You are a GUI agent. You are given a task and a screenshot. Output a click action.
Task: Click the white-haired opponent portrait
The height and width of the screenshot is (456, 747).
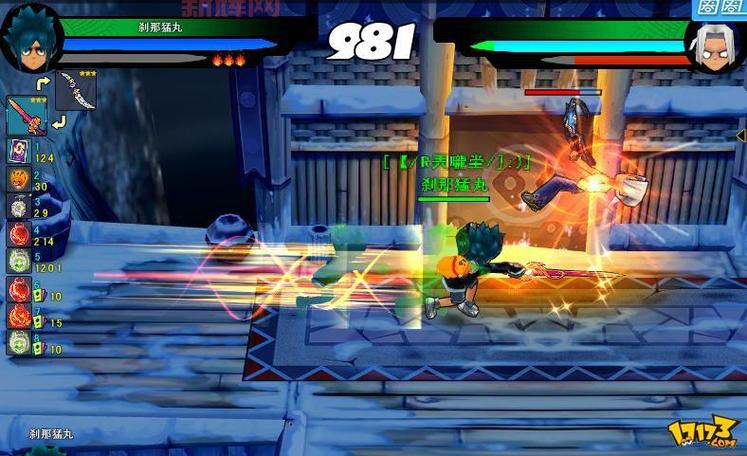(714, 46)
